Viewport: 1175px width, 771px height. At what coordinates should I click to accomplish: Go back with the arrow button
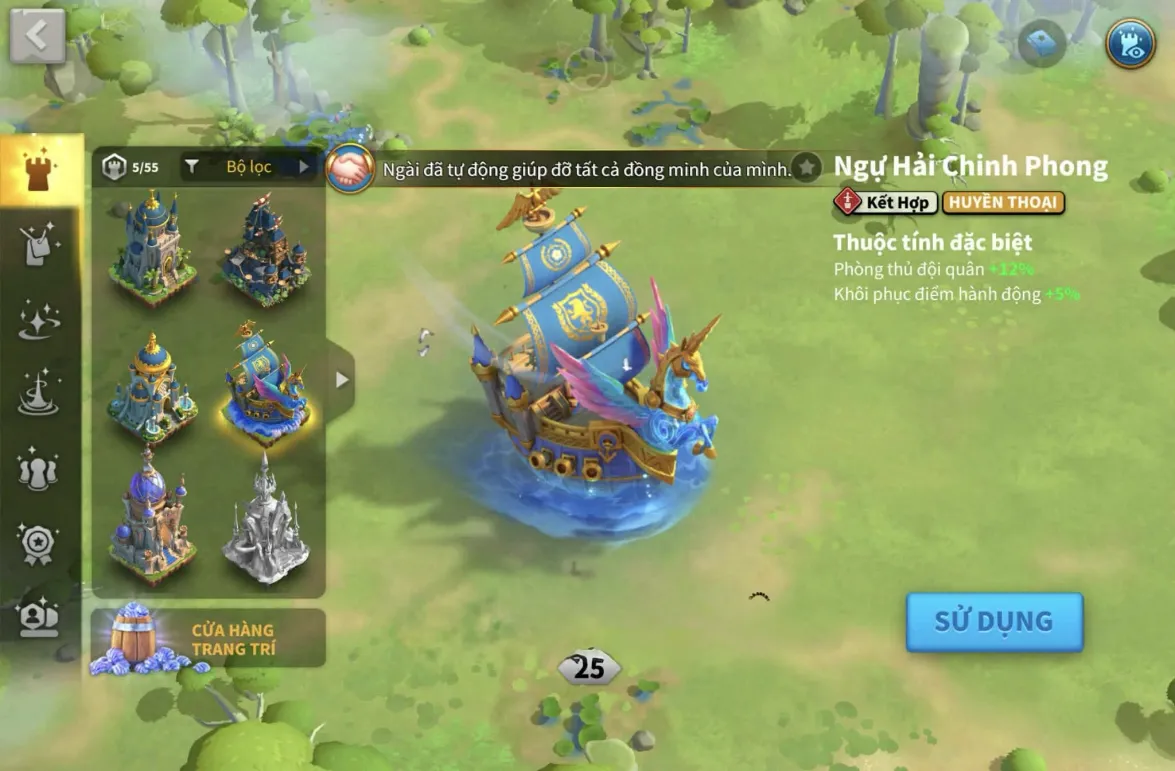[x=38, y=36]
